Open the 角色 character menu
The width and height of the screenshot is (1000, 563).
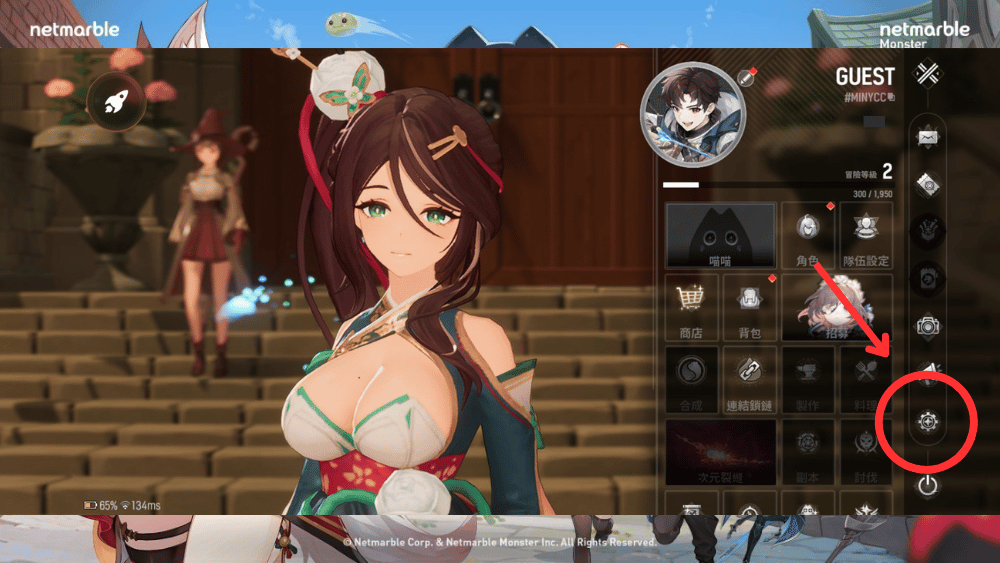point(808,236)
